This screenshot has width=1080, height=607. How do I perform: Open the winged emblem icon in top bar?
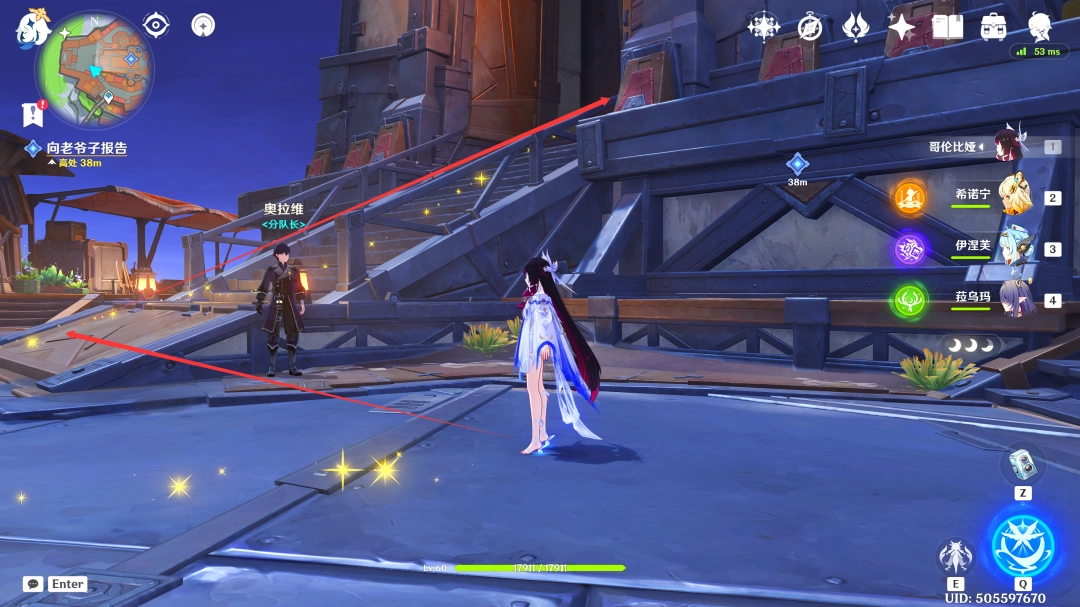[856, 27]
